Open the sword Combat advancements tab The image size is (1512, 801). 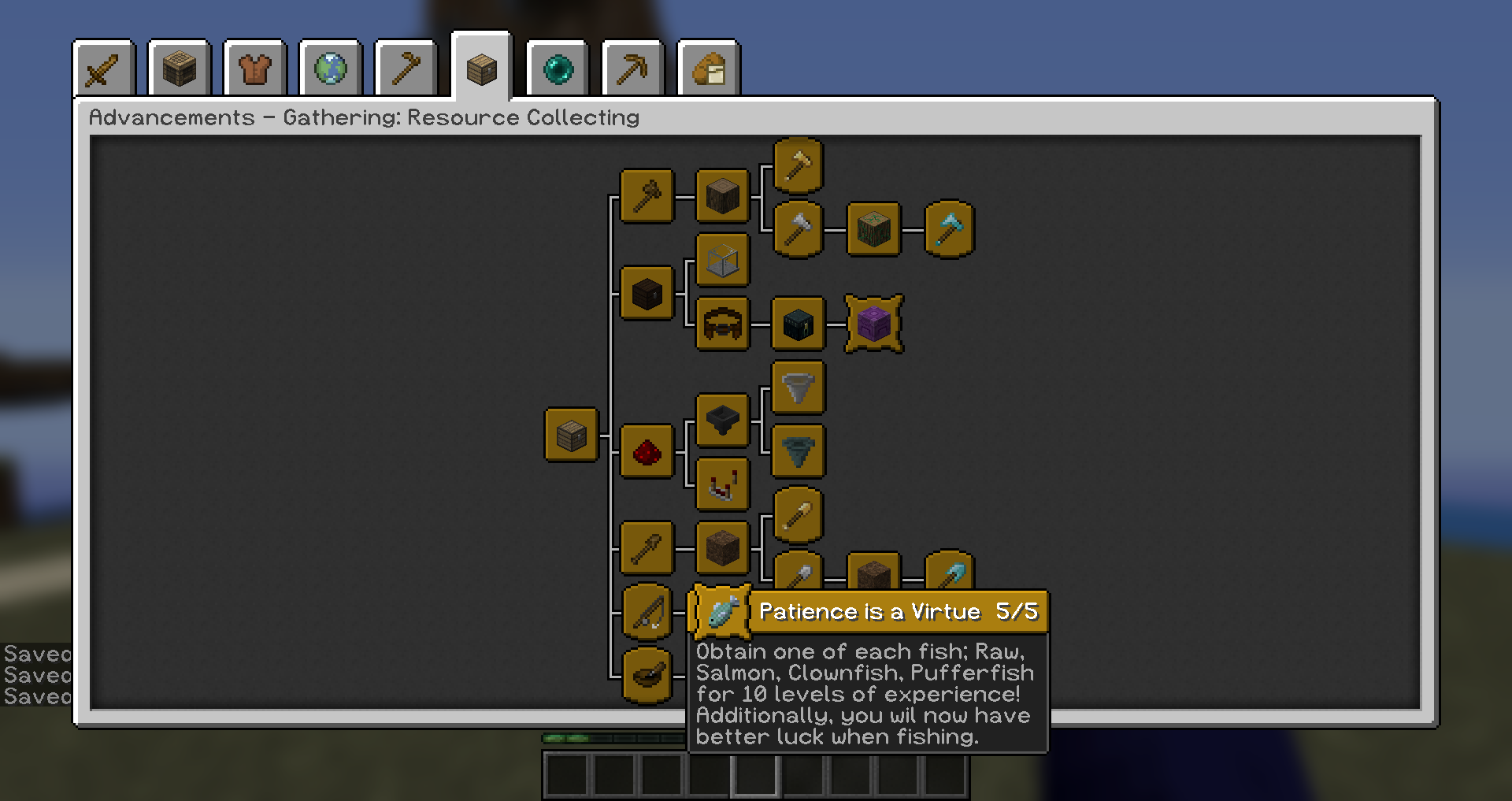103,69
